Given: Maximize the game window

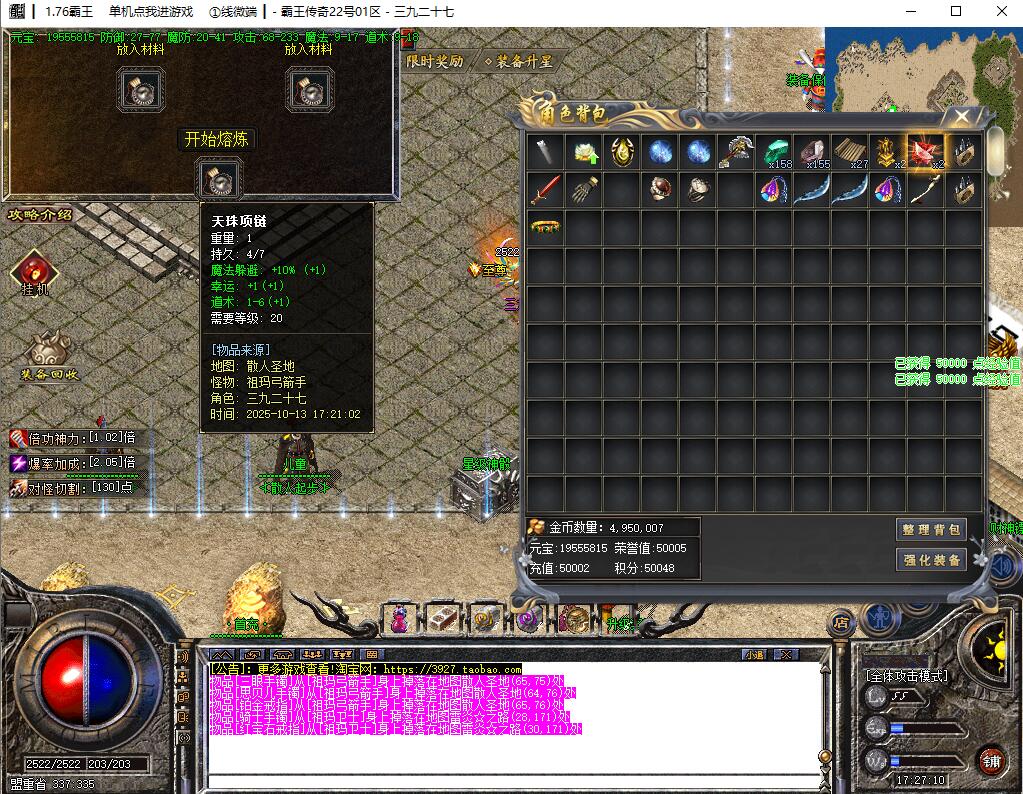Looking at the screenshot, I should [x=956, y=12].
